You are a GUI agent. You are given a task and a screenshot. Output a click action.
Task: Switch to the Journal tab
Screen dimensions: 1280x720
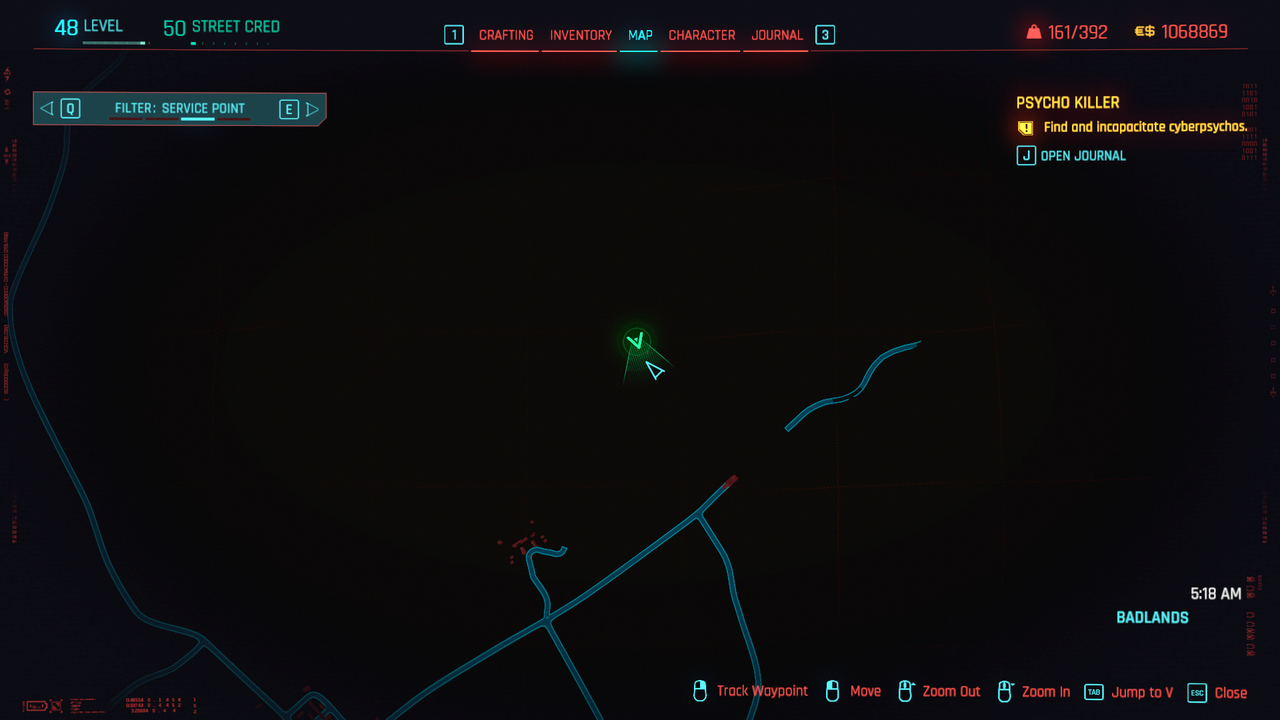pos(777,35)
